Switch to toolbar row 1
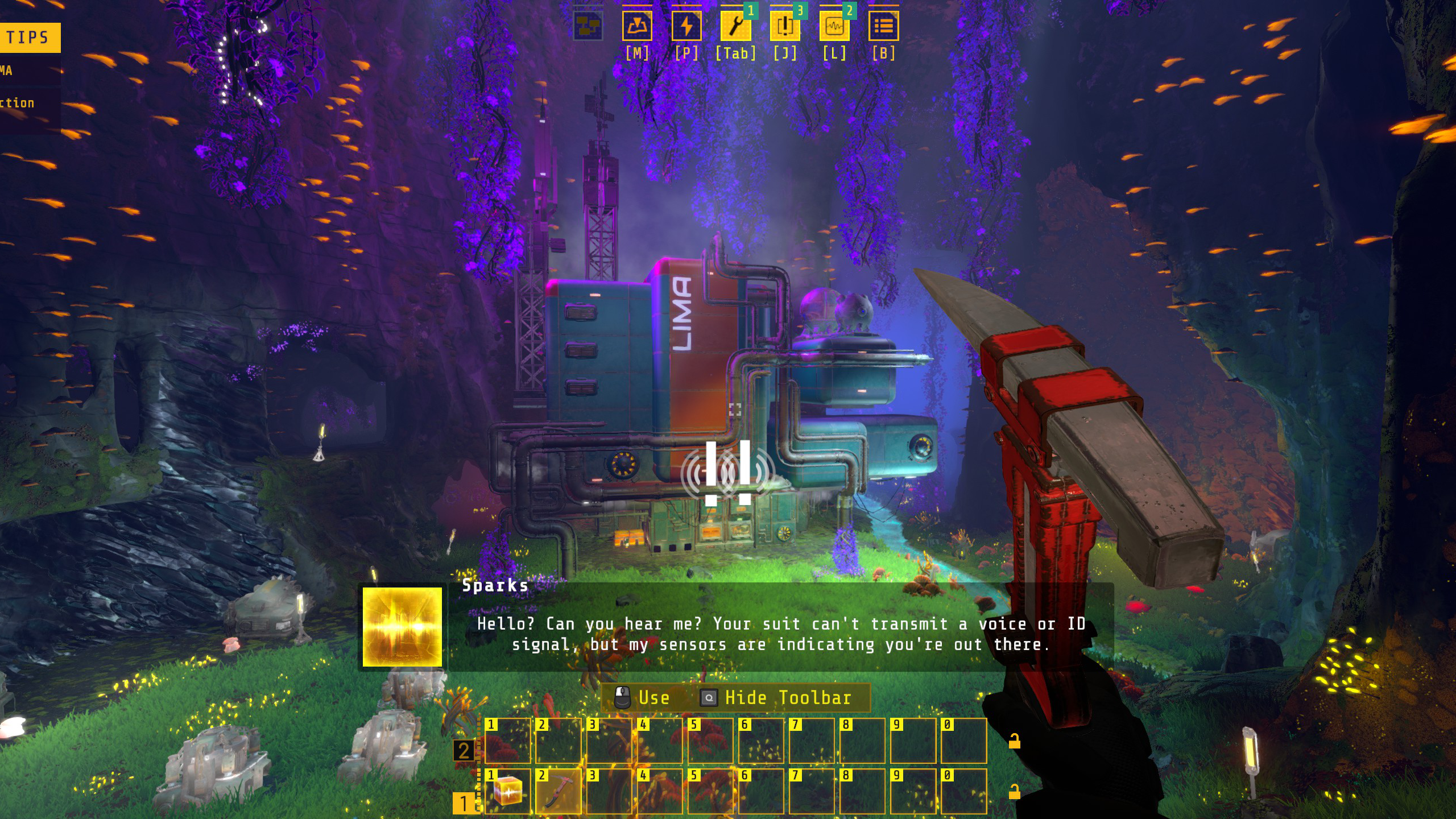The image size is (1456, 819). pyautogui.click(x=464, y=803)
